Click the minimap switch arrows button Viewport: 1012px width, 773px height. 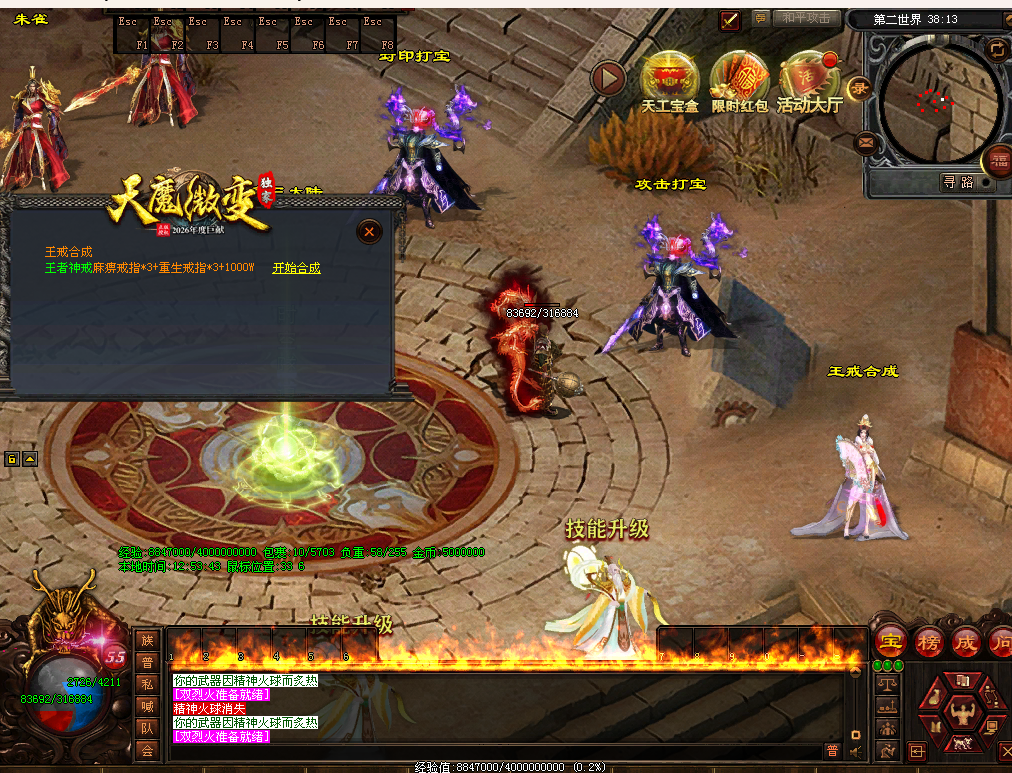pyautogui.click(x=995, y=48)
